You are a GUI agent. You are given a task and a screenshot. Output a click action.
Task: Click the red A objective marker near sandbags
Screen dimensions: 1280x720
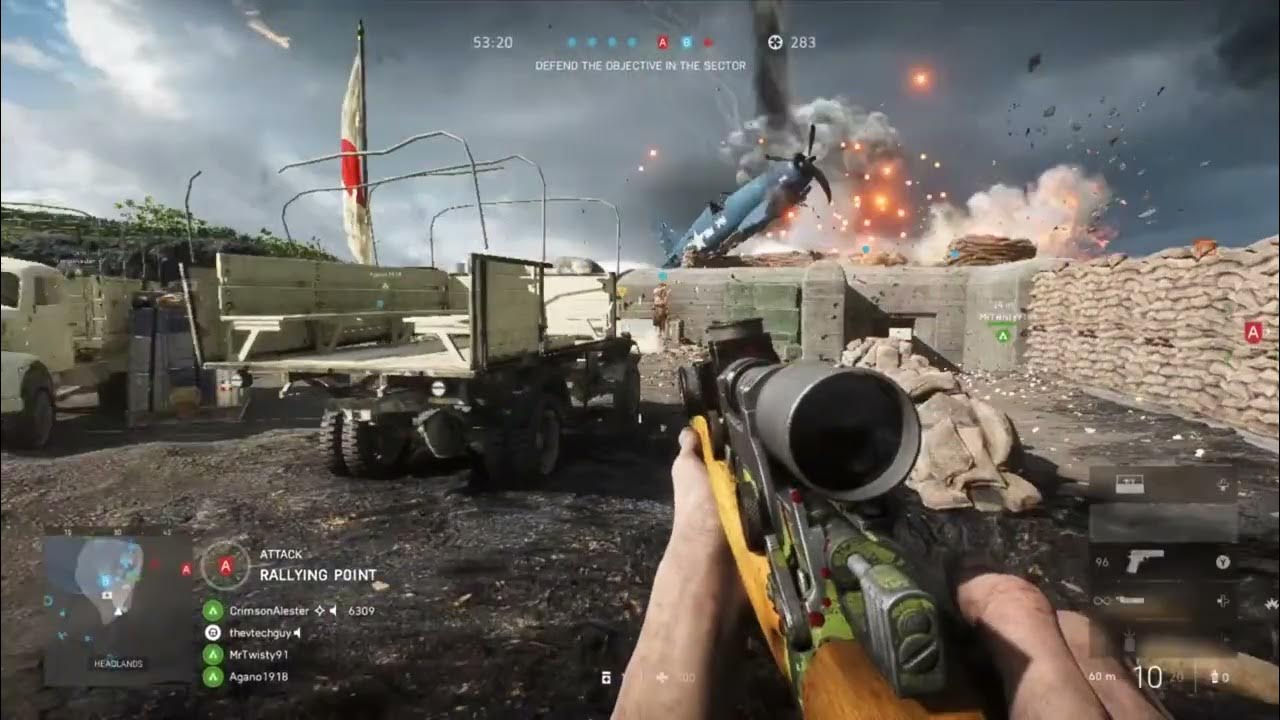click(1253, 332)
